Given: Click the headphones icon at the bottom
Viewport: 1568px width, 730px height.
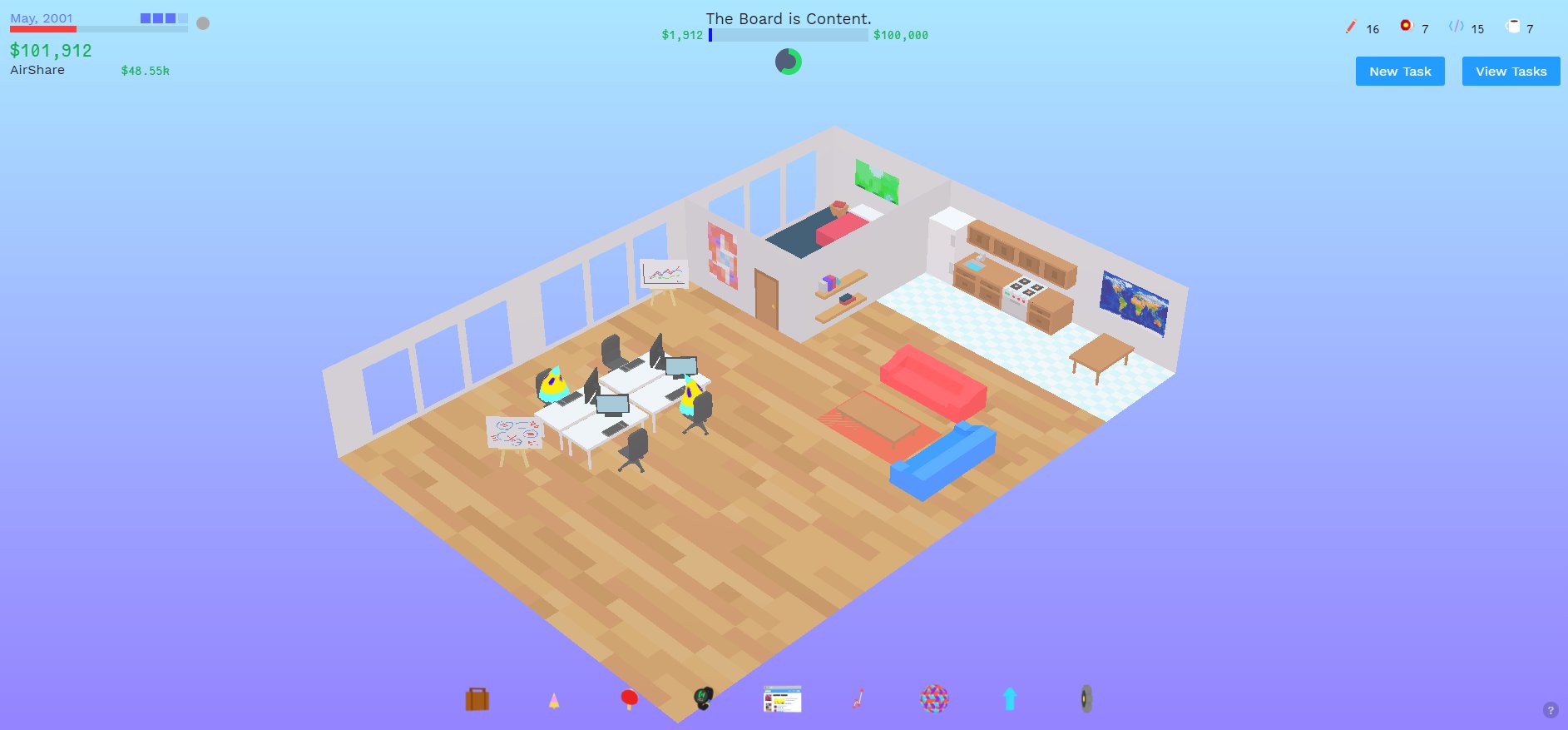Looking at the screenshot, I should (703, 699).
